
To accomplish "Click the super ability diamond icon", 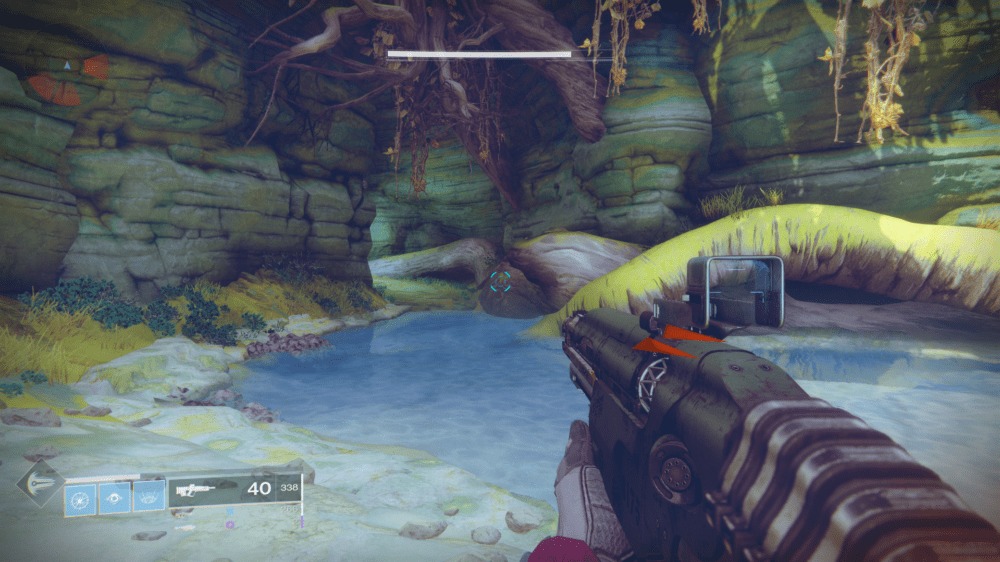I will [x=40, y=484].
